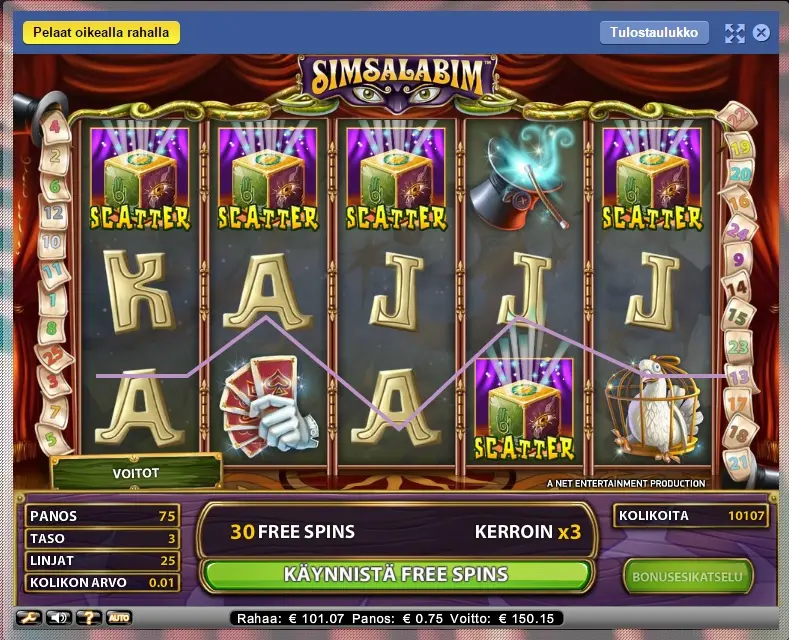Select payline card number 16
This screenshot has width=789, height=640.
coord(739,203)
